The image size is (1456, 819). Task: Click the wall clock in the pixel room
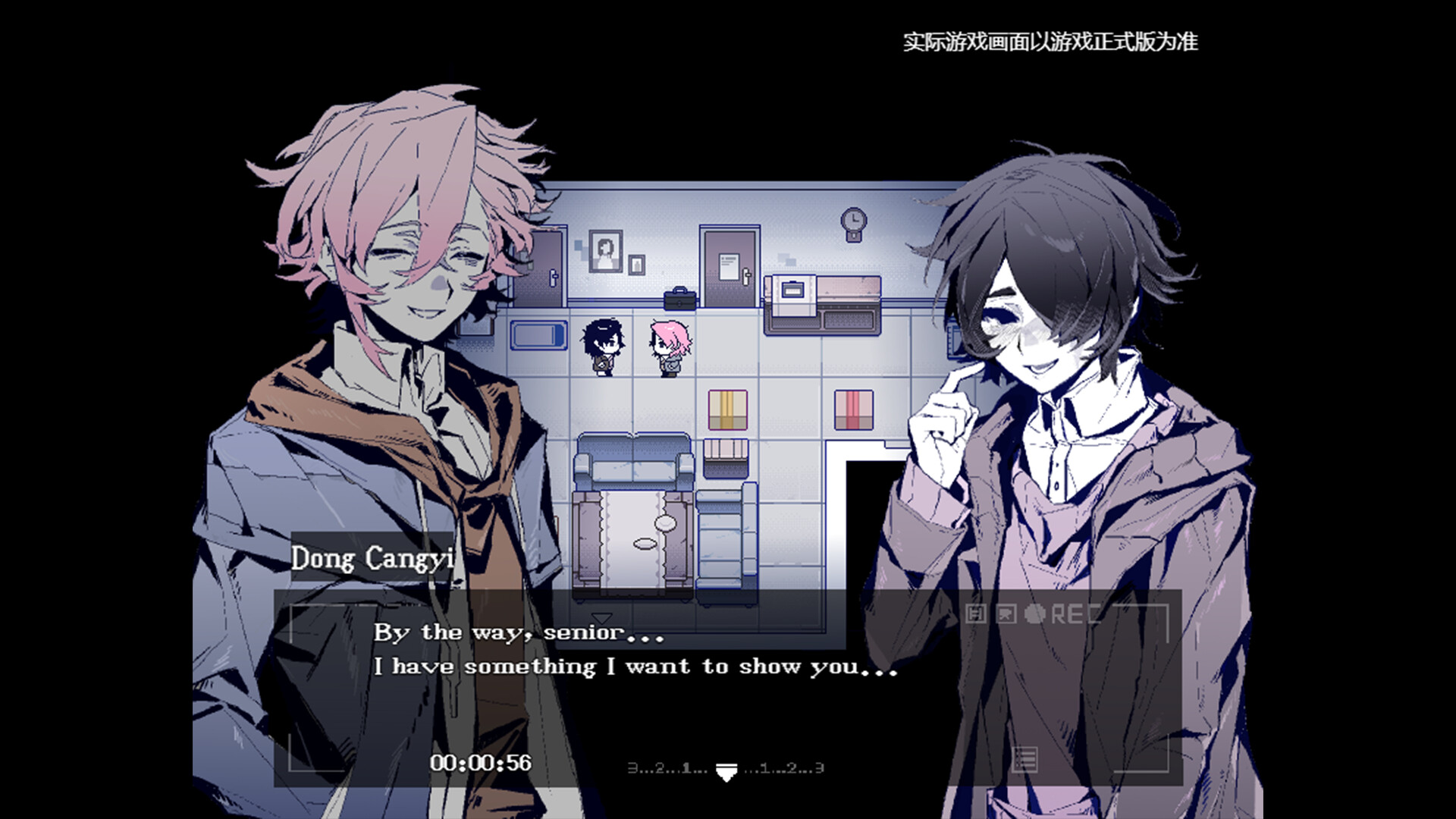click(x=852, y=219)
